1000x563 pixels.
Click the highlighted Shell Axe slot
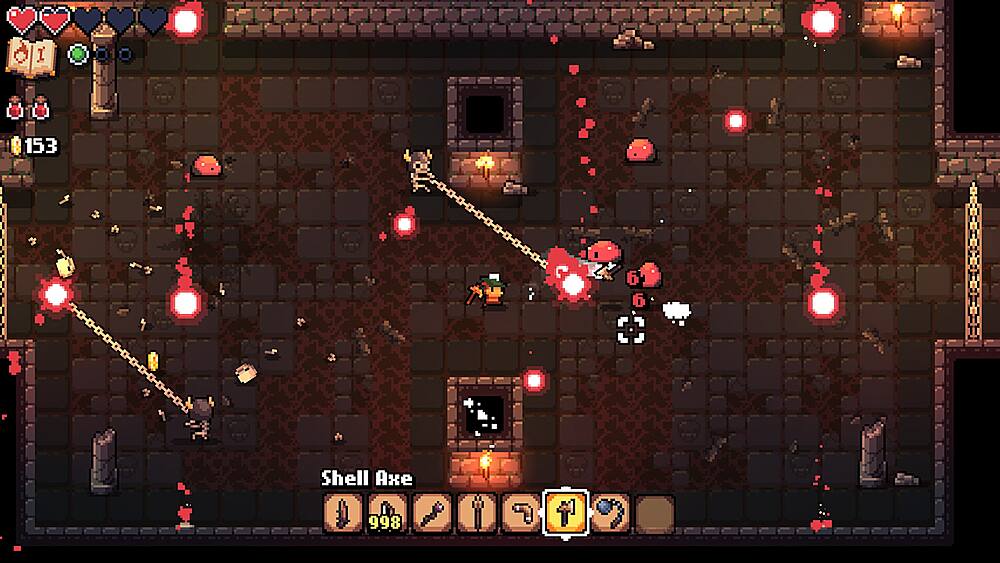coord(564,514)
